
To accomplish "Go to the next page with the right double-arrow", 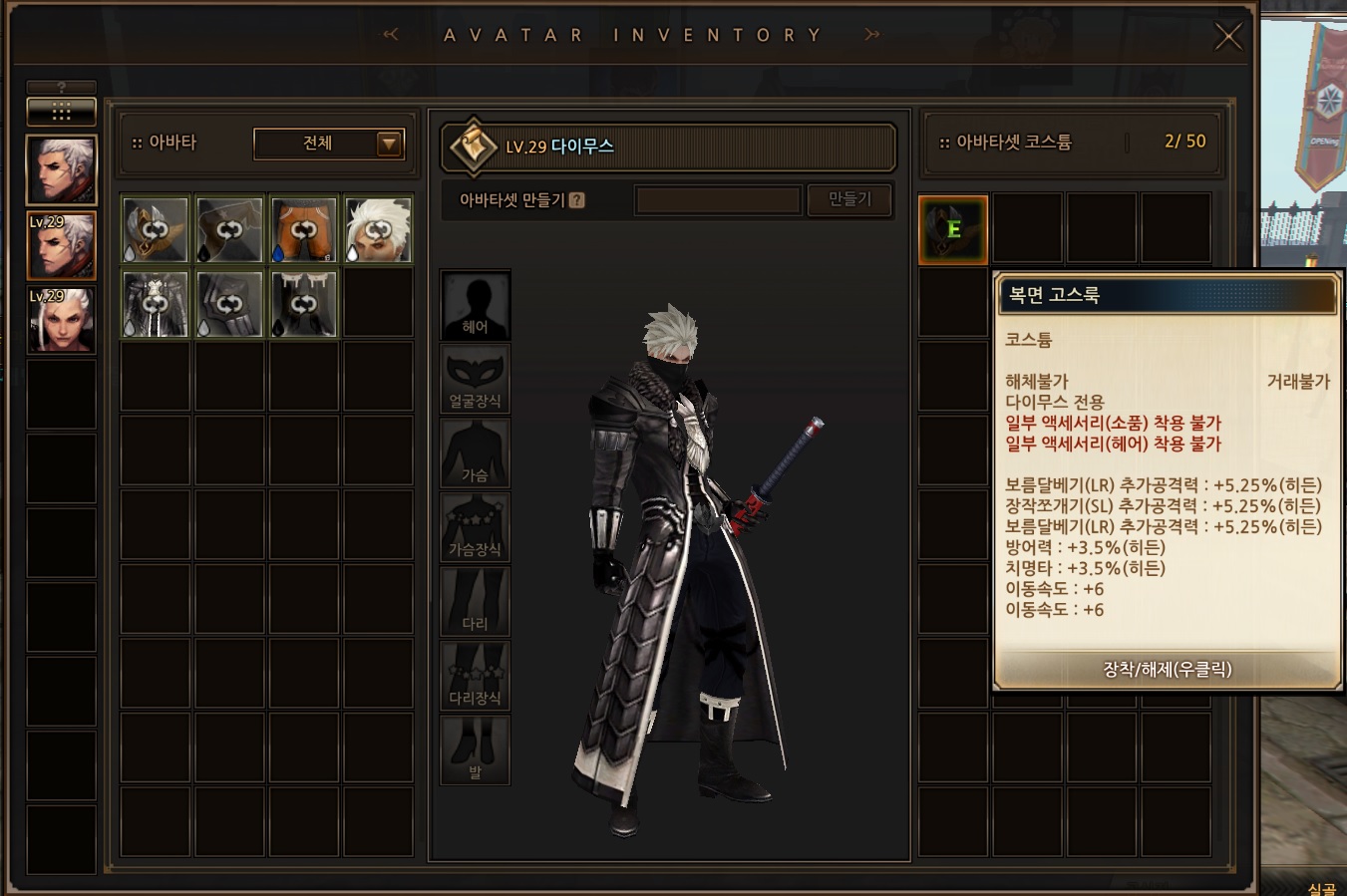I will (872, 35).
